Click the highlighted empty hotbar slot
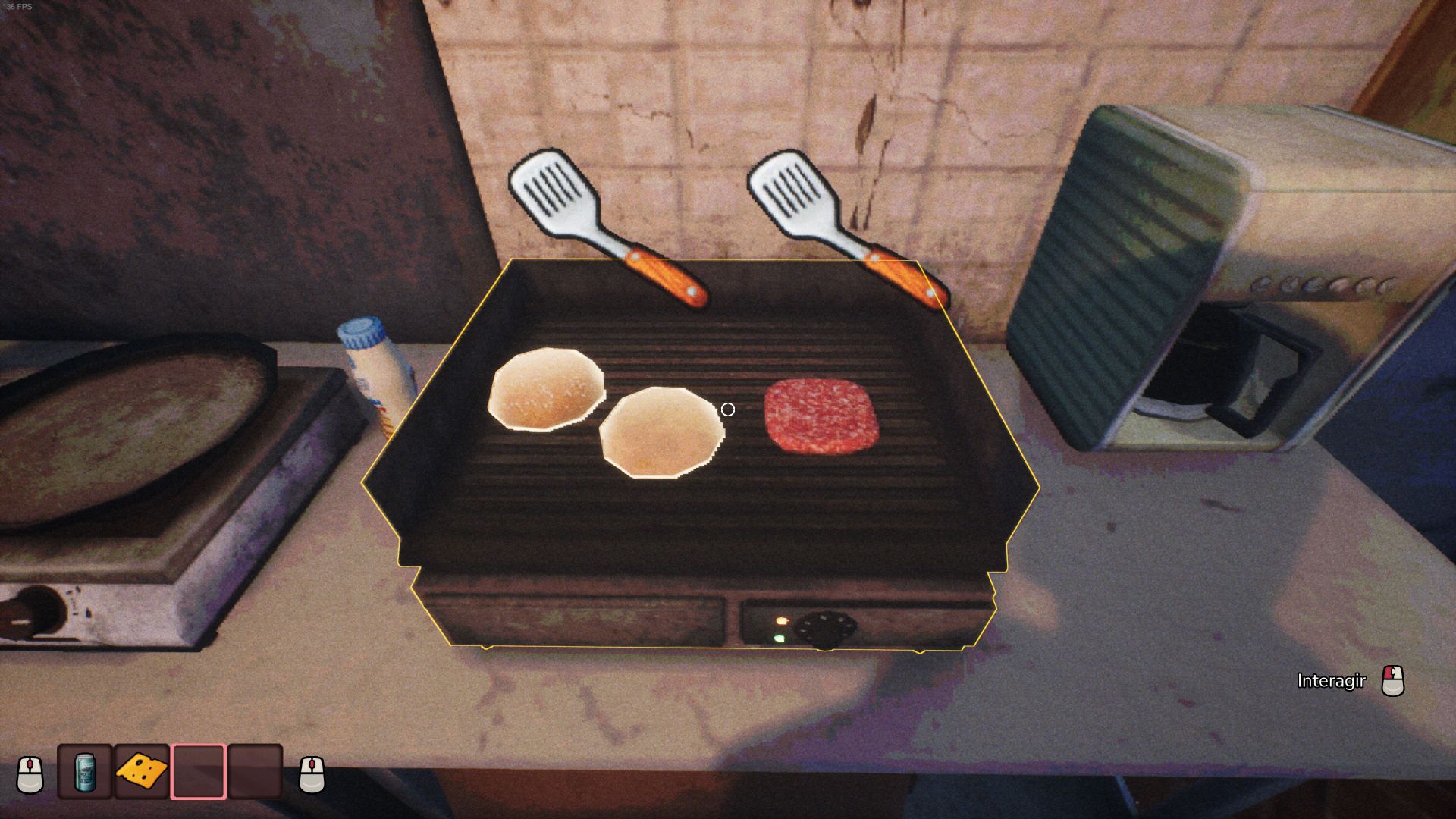 coord(199,772)
